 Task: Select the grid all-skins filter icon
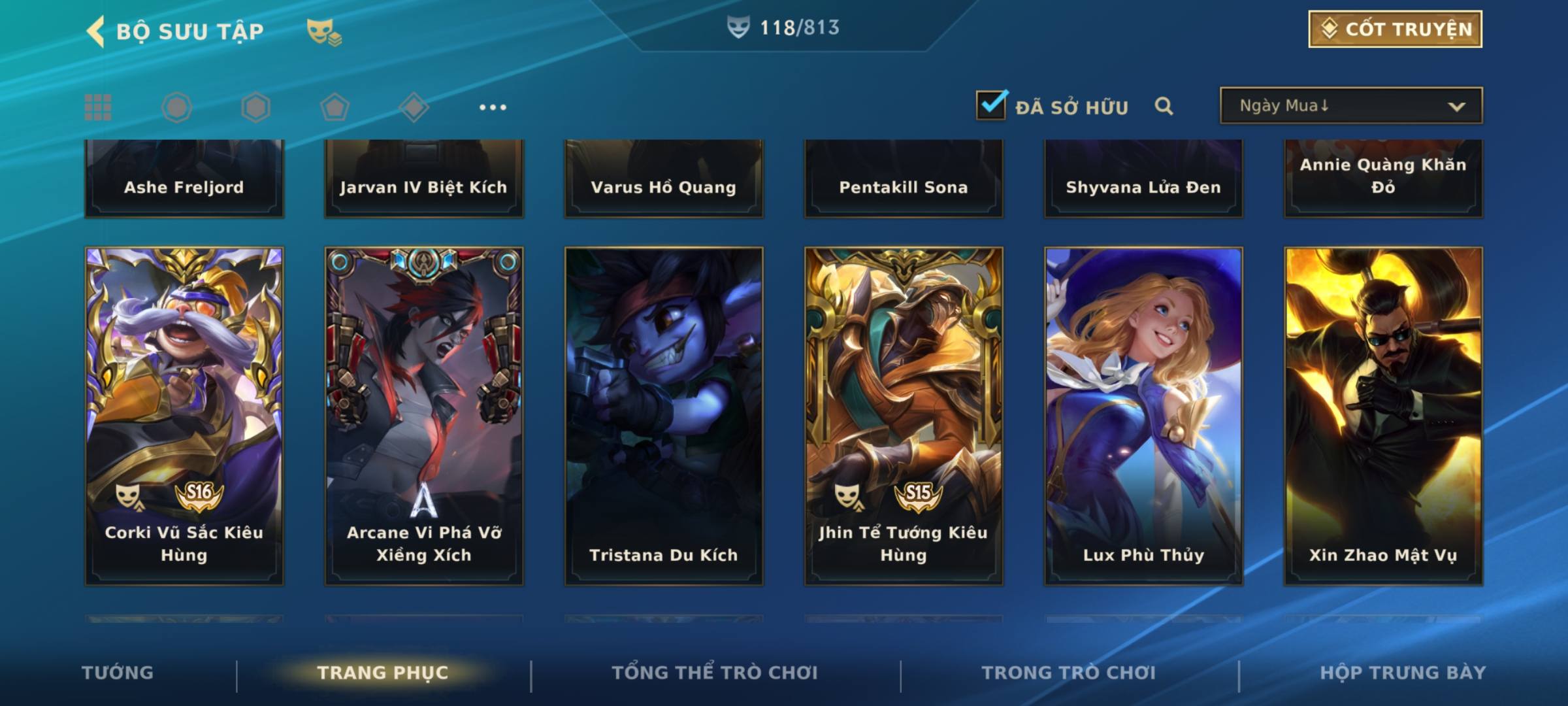pos(98,107)
